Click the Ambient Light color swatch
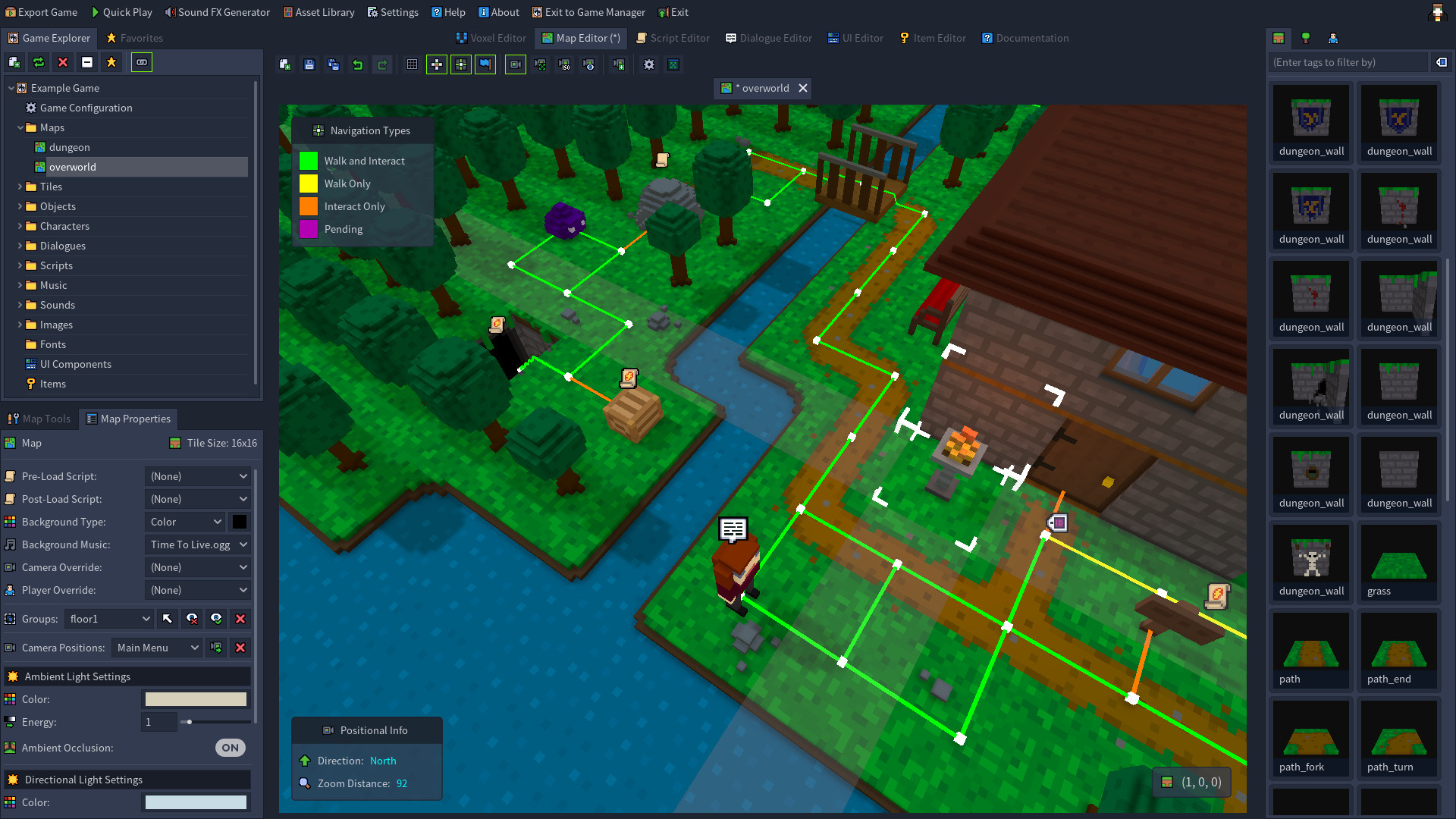The width and height of the screenshot is (1456, 819). (x=195, y=698)
